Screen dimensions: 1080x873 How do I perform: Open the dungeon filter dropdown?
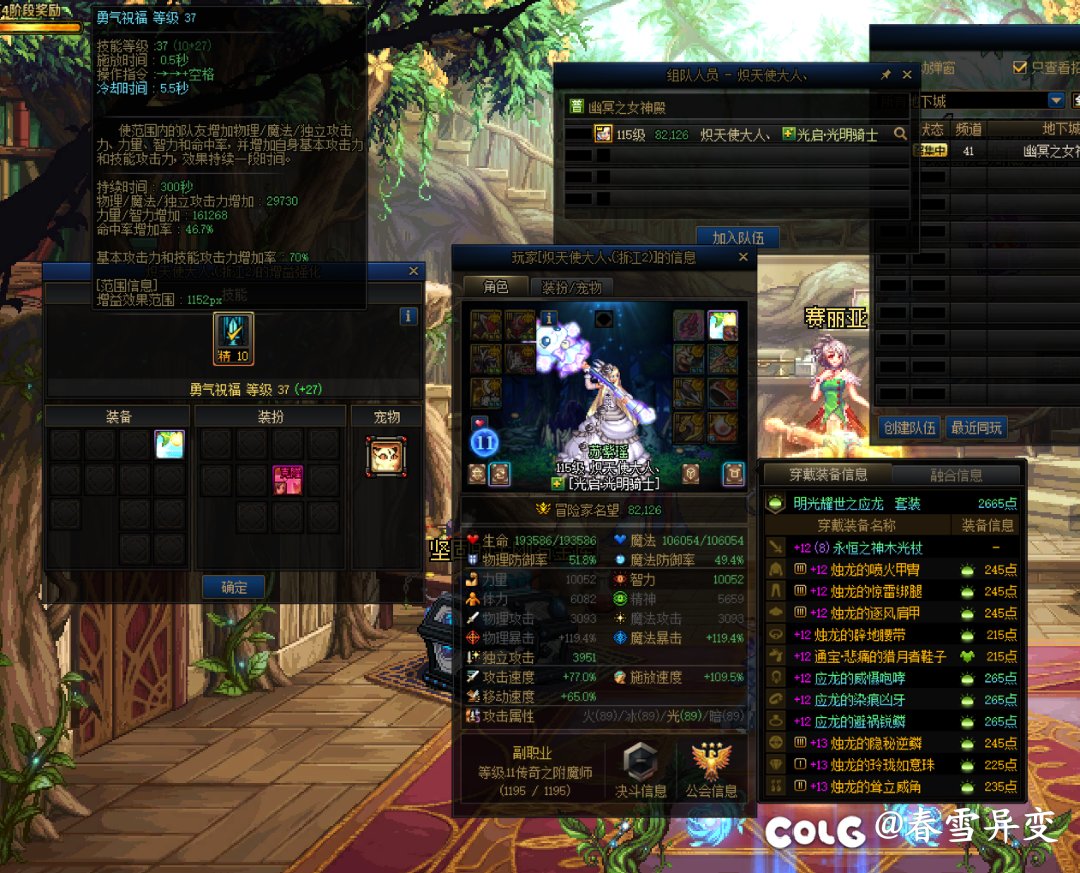tap(1056, 100)
